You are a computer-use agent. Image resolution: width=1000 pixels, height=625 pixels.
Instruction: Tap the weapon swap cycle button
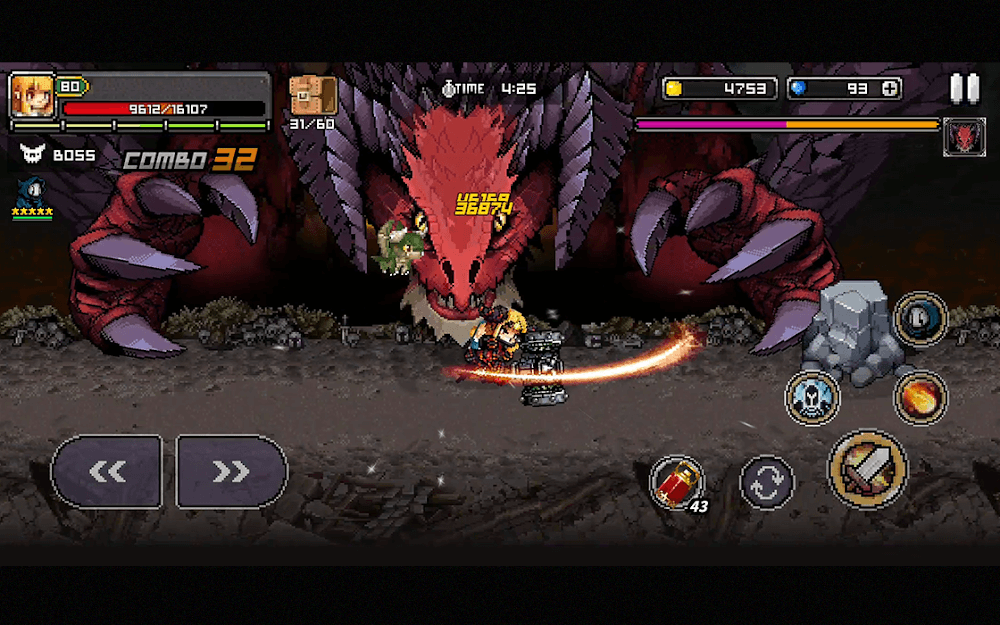767,483
